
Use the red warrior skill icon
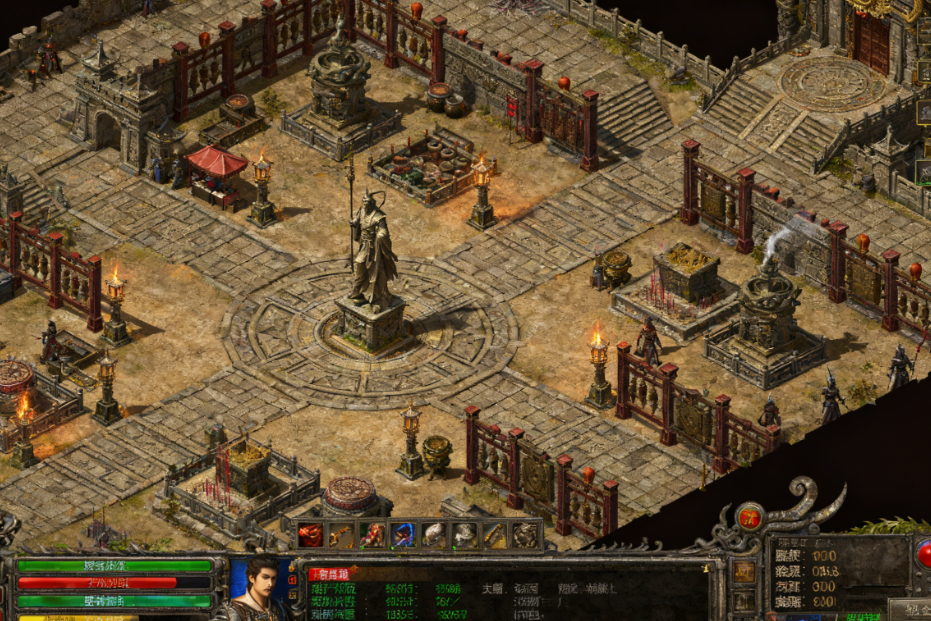pyautogui.click(x=372, y=535)
